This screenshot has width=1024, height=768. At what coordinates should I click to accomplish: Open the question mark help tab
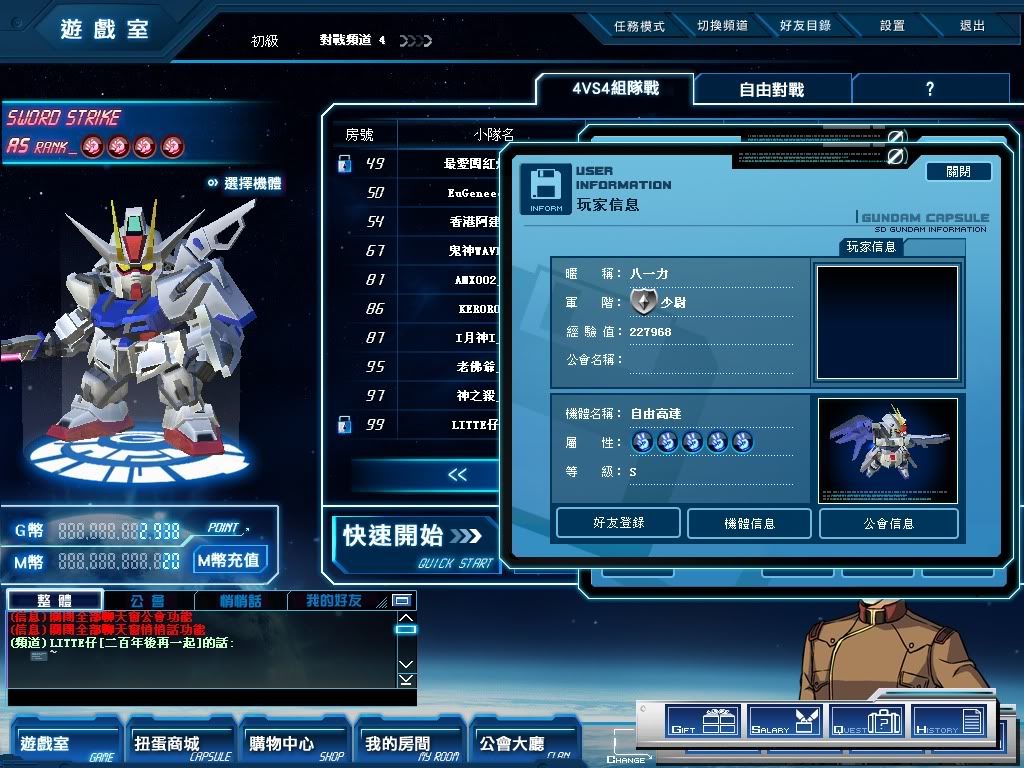(929, 89)
